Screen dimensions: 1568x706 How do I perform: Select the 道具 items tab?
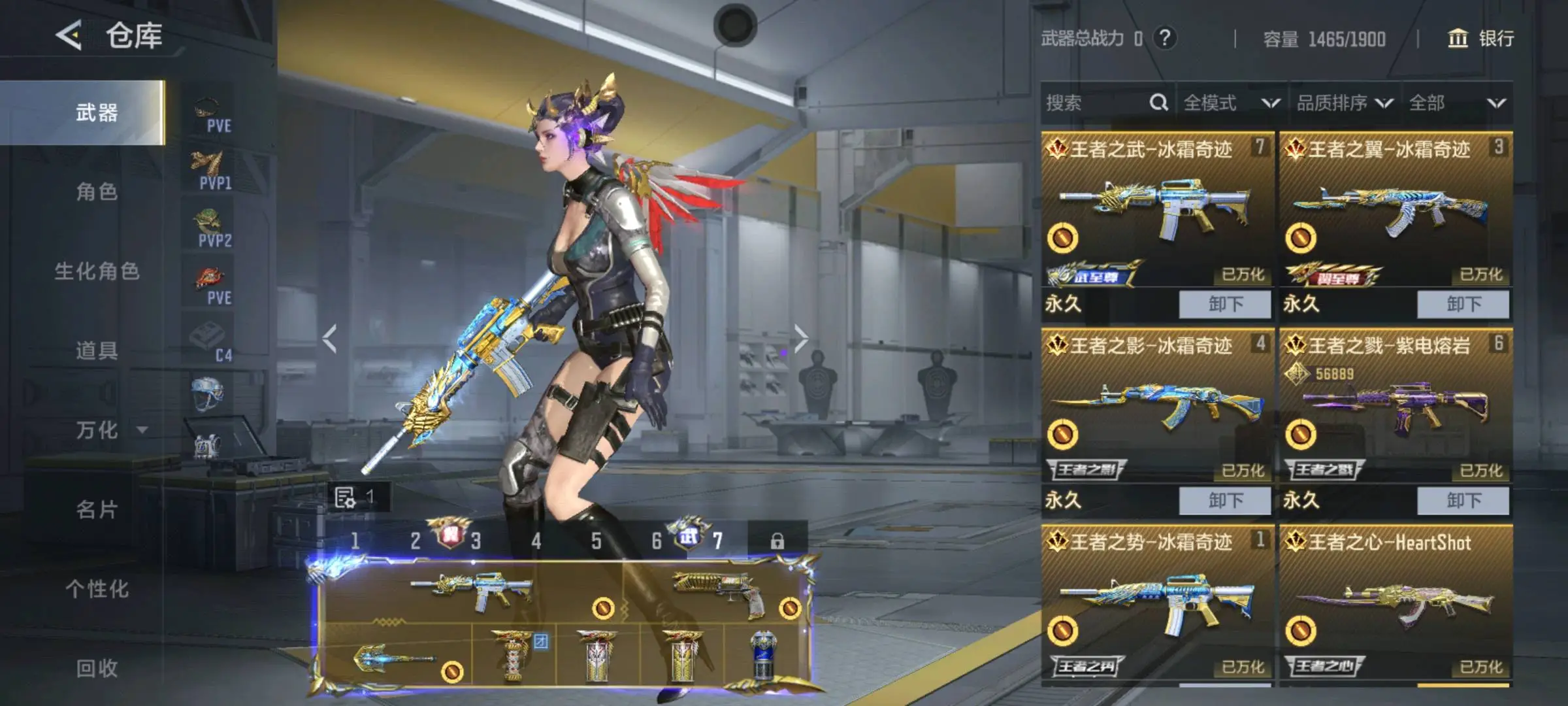pos(97,351)
